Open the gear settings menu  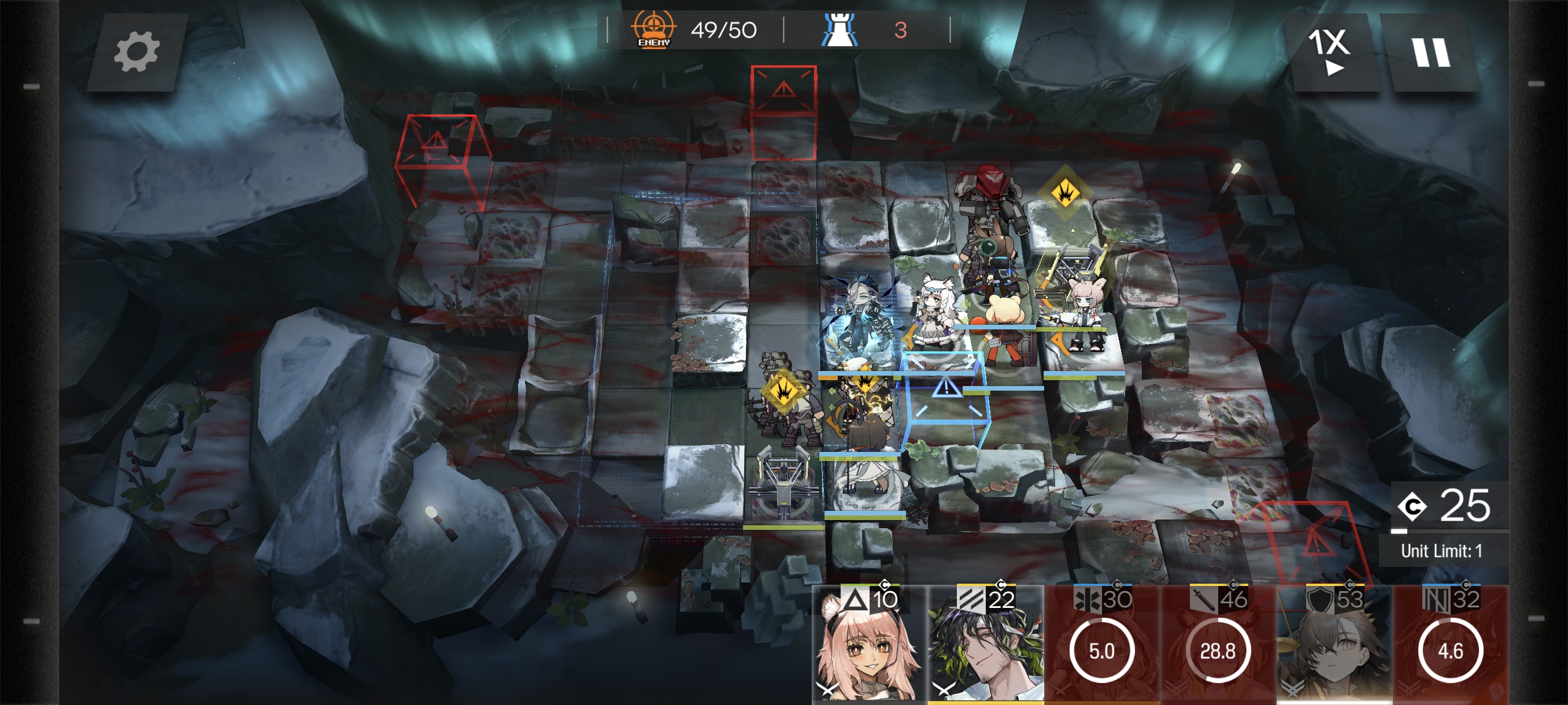[136, 53]
